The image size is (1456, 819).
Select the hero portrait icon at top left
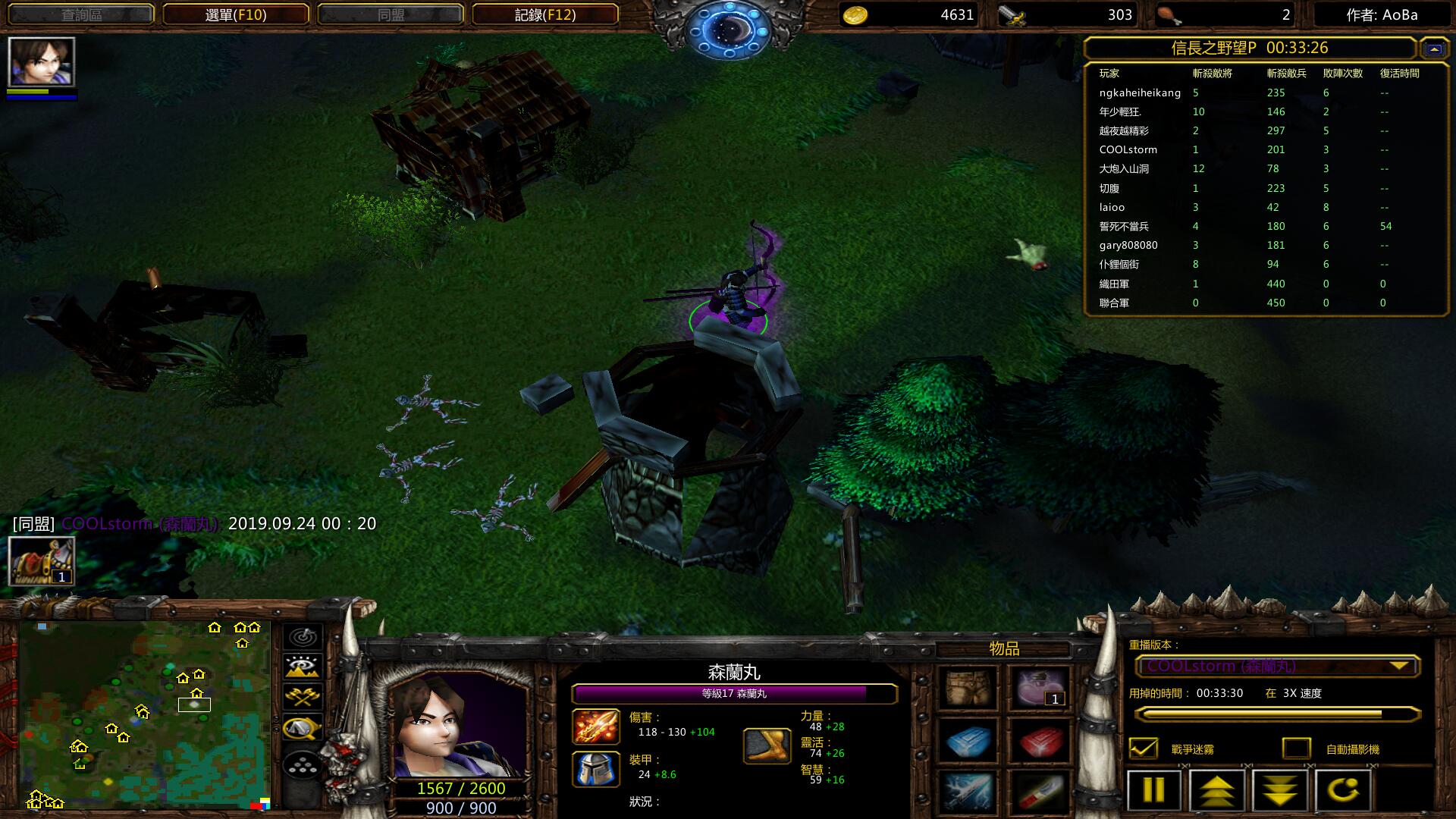pos(42,62)
